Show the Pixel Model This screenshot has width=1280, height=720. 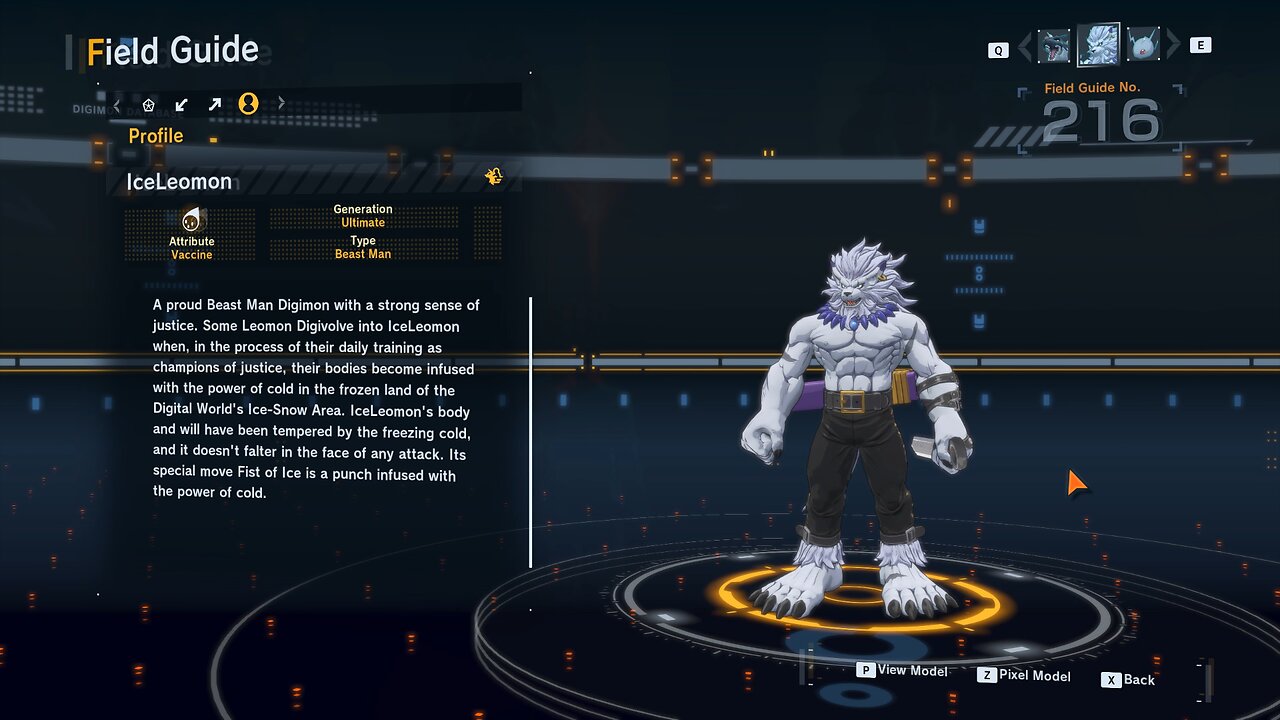click(1024, 676)
